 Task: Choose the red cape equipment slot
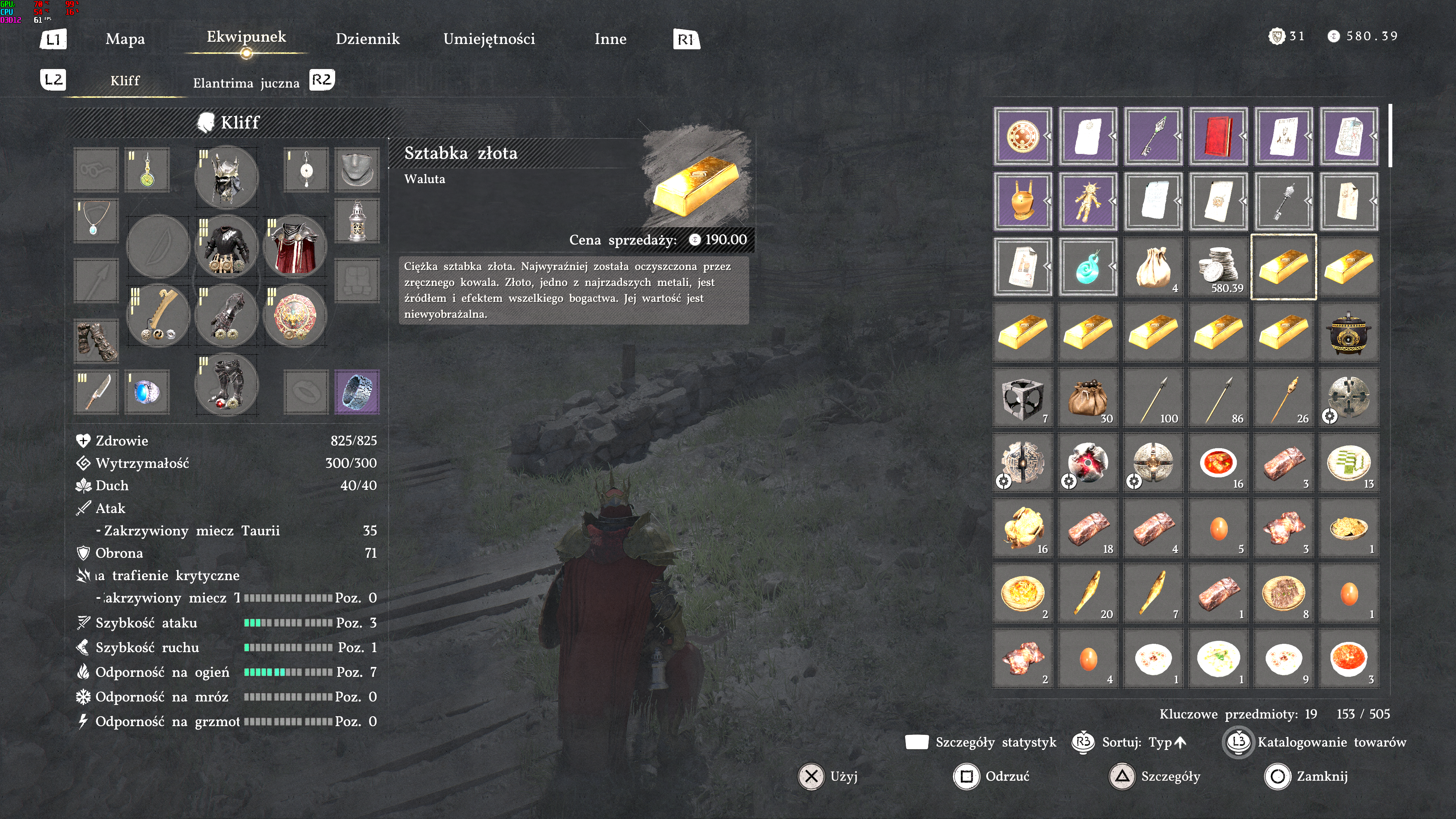click(x=295, y=246)
